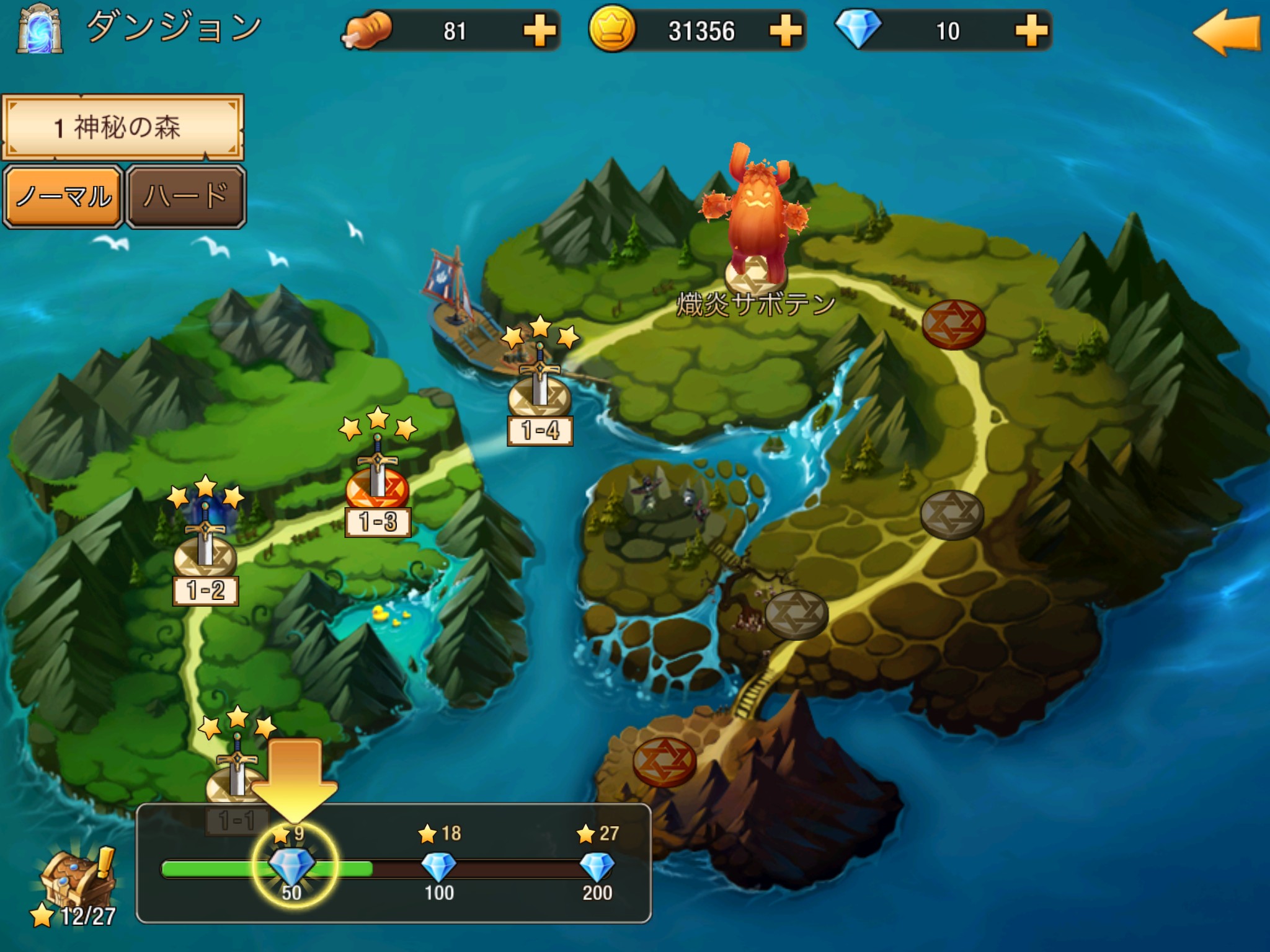1270x952 pixels.
Task: Check the 27-star 200 diamond reward
Action: [x=597, y=866]
